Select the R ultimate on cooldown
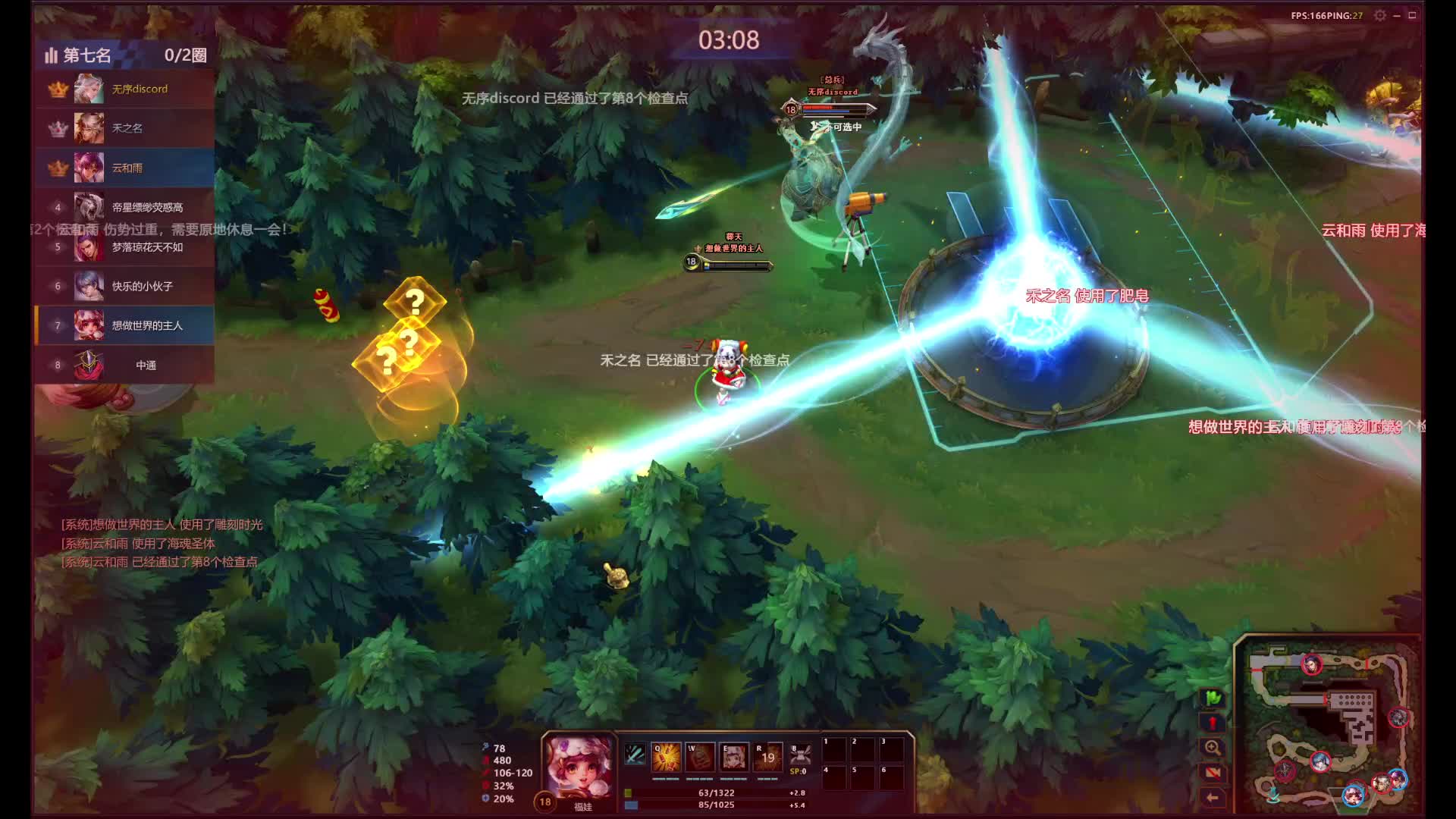Viewport: 1456px width, 819px height. [x=767, y=758]
